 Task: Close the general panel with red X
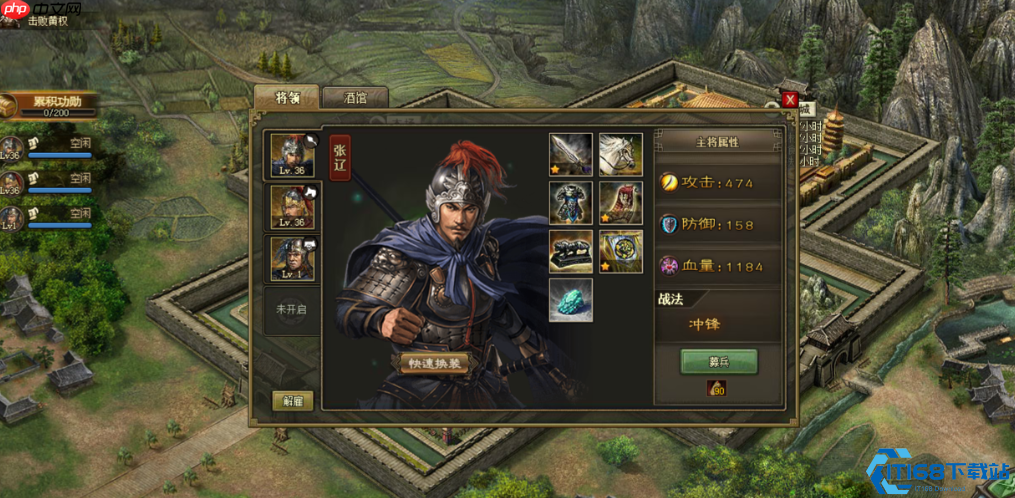coord(790,99)
